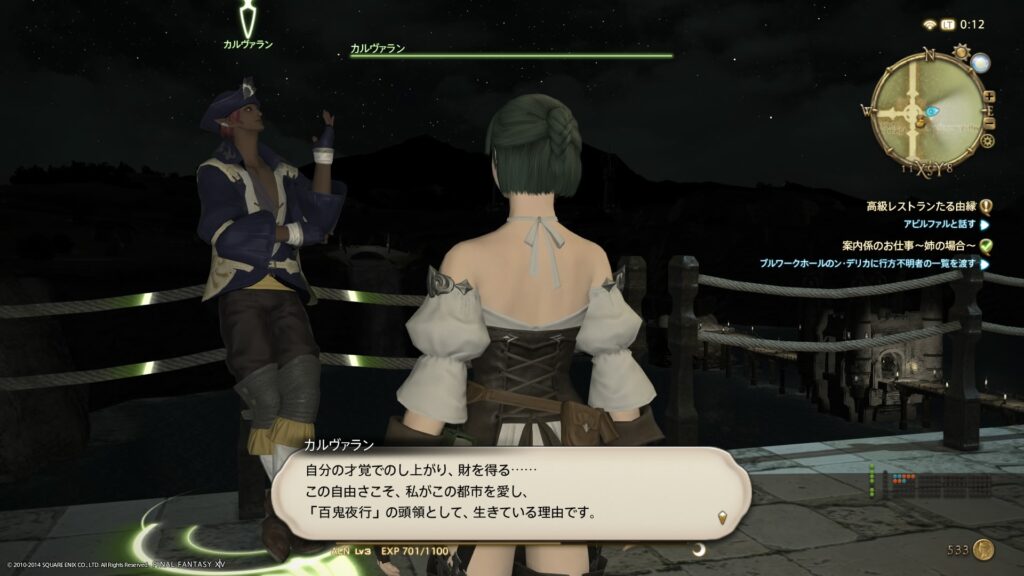Select objective アビルファルと話す
This screenshot has width=1024, height=576.
click(939, 226)
